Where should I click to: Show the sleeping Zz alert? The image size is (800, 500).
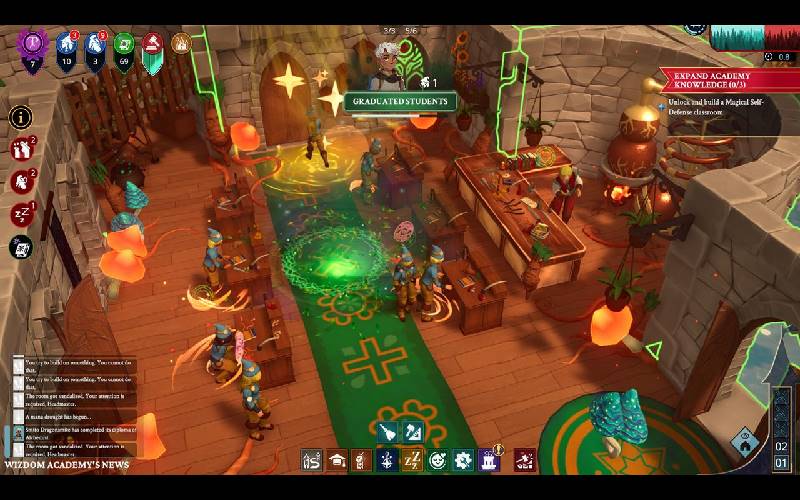coord(21,214)
